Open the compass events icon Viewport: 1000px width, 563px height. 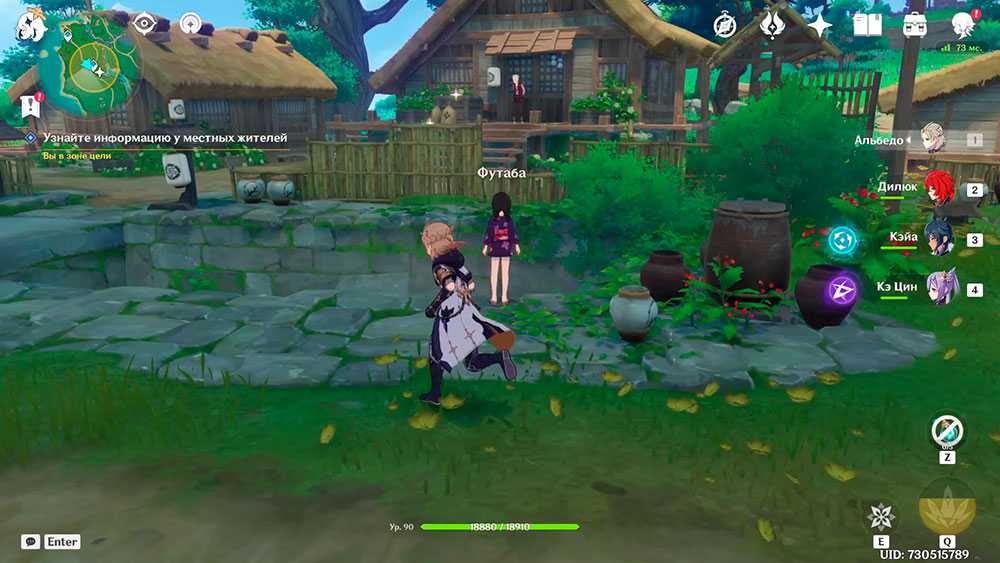(x=725, y=25)
